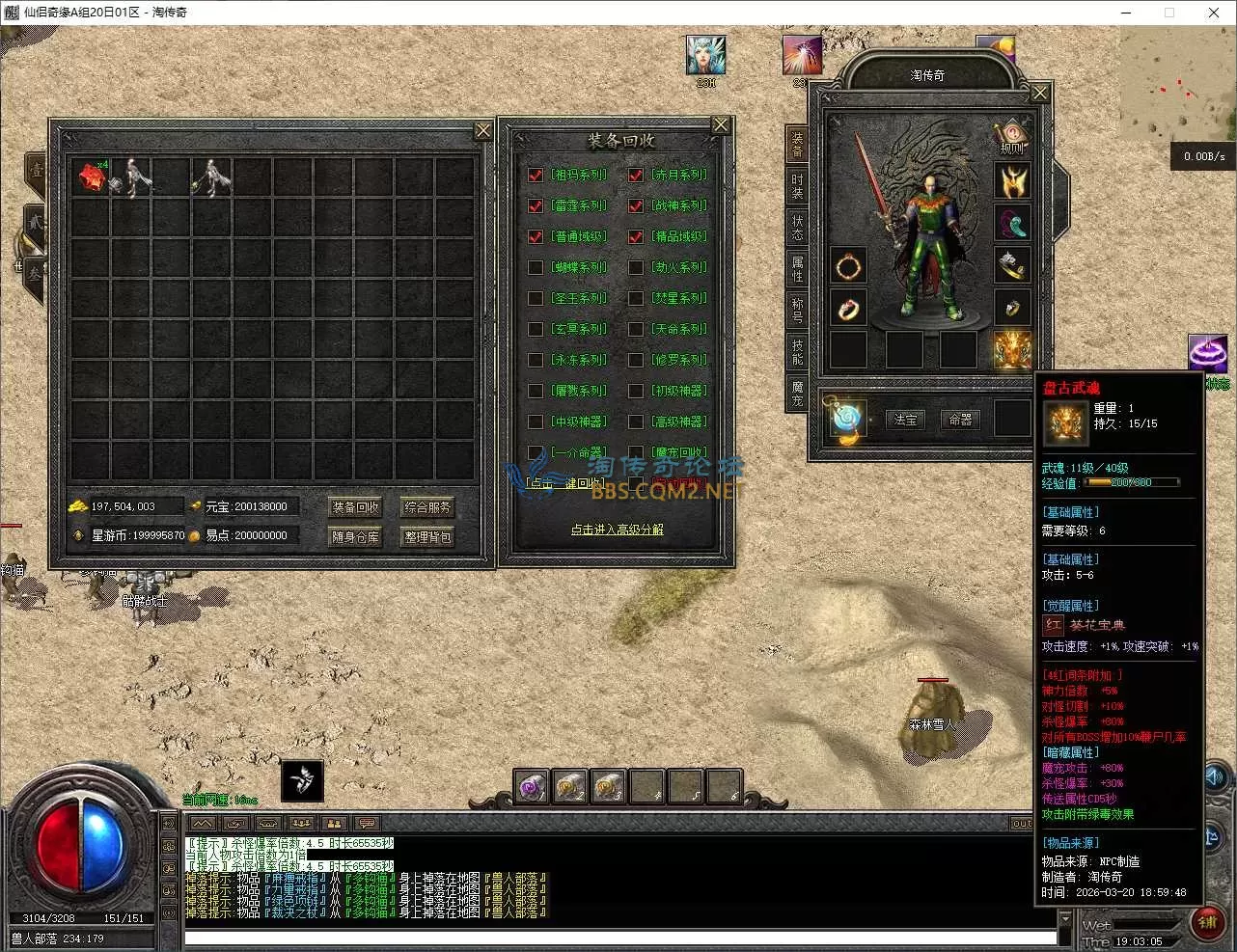Enable the 修罗系列 recycle checkbox

coord(636,361)
